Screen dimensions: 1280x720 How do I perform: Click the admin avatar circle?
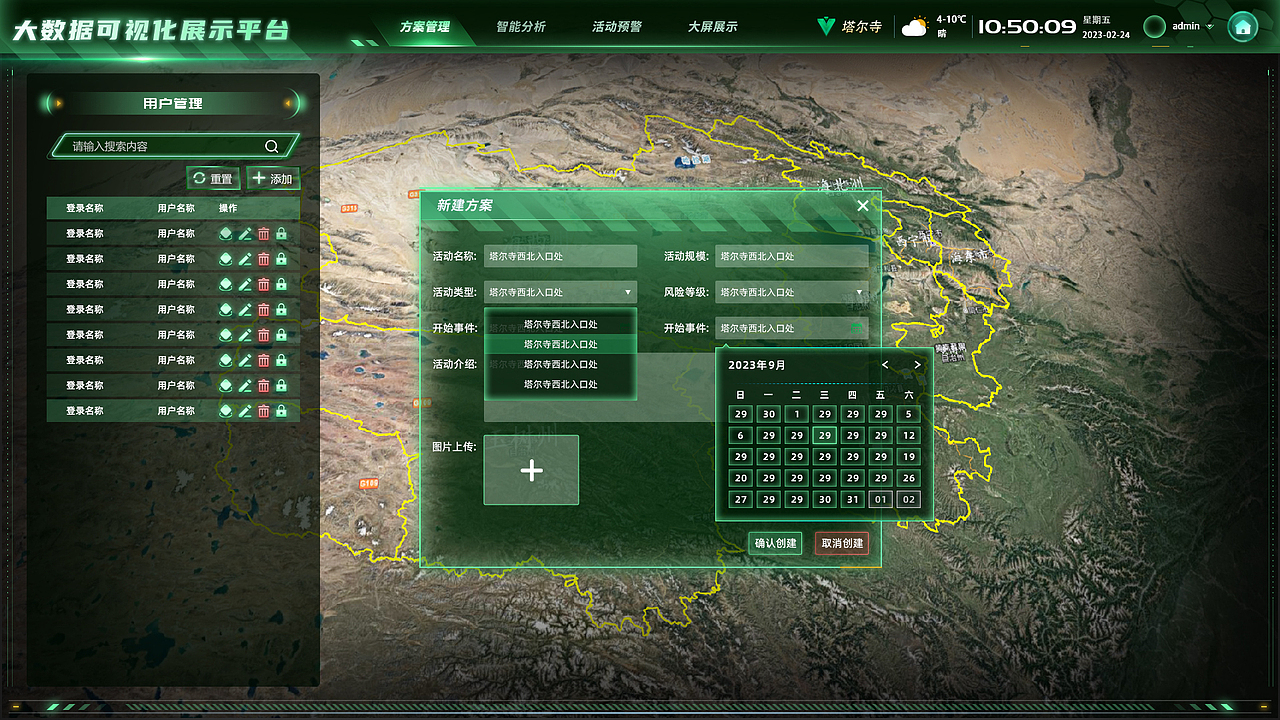(x=1157, y=26)
